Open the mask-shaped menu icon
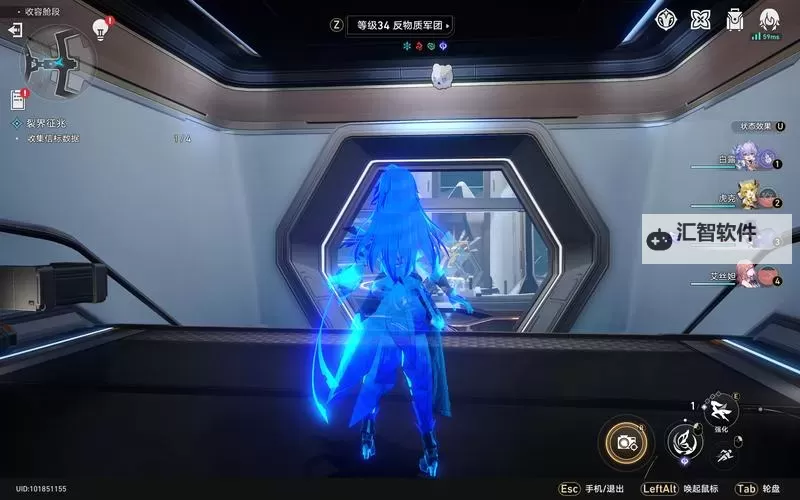 667,20
